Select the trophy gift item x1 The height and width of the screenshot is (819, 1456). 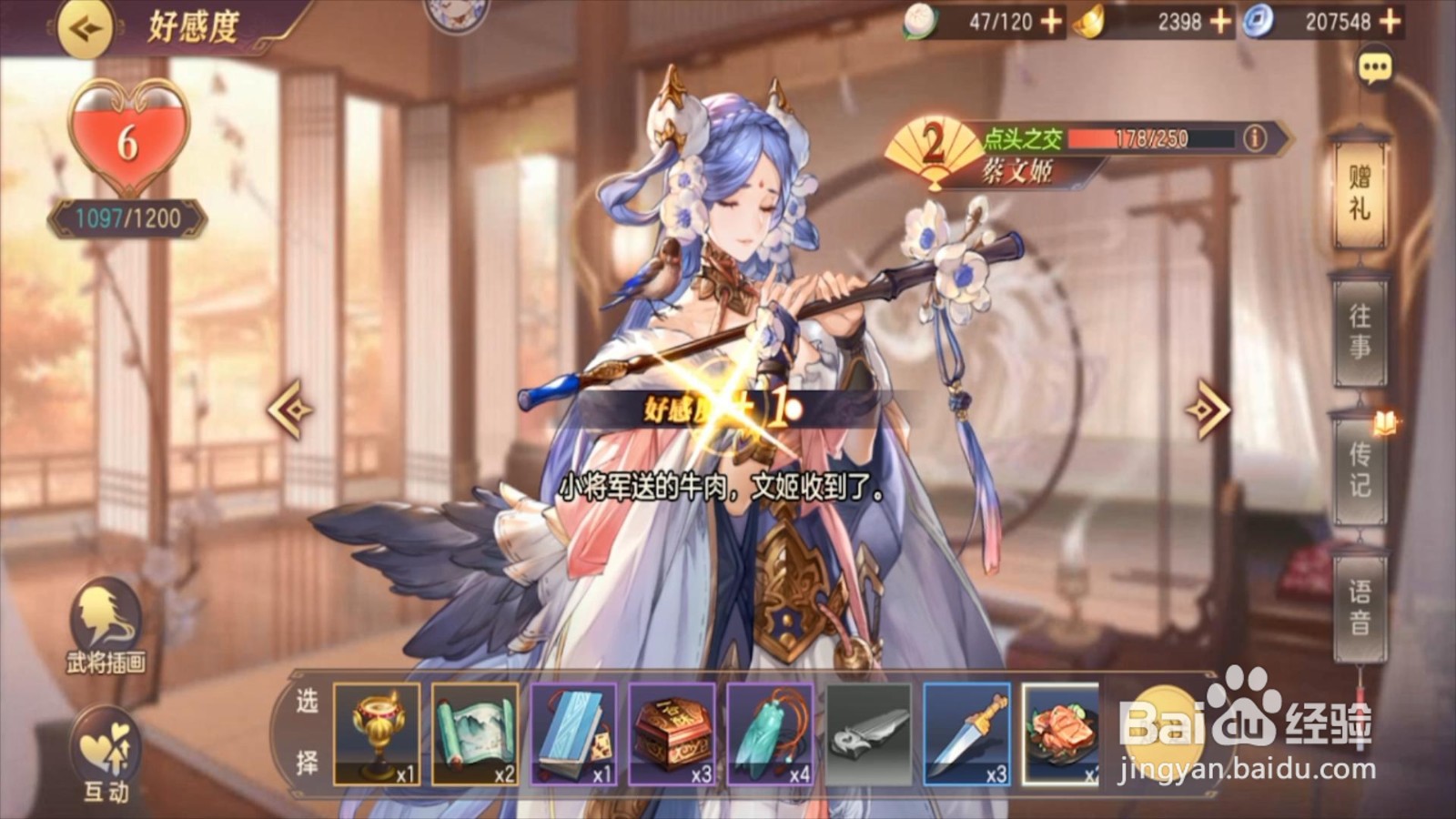coord(380,733)
